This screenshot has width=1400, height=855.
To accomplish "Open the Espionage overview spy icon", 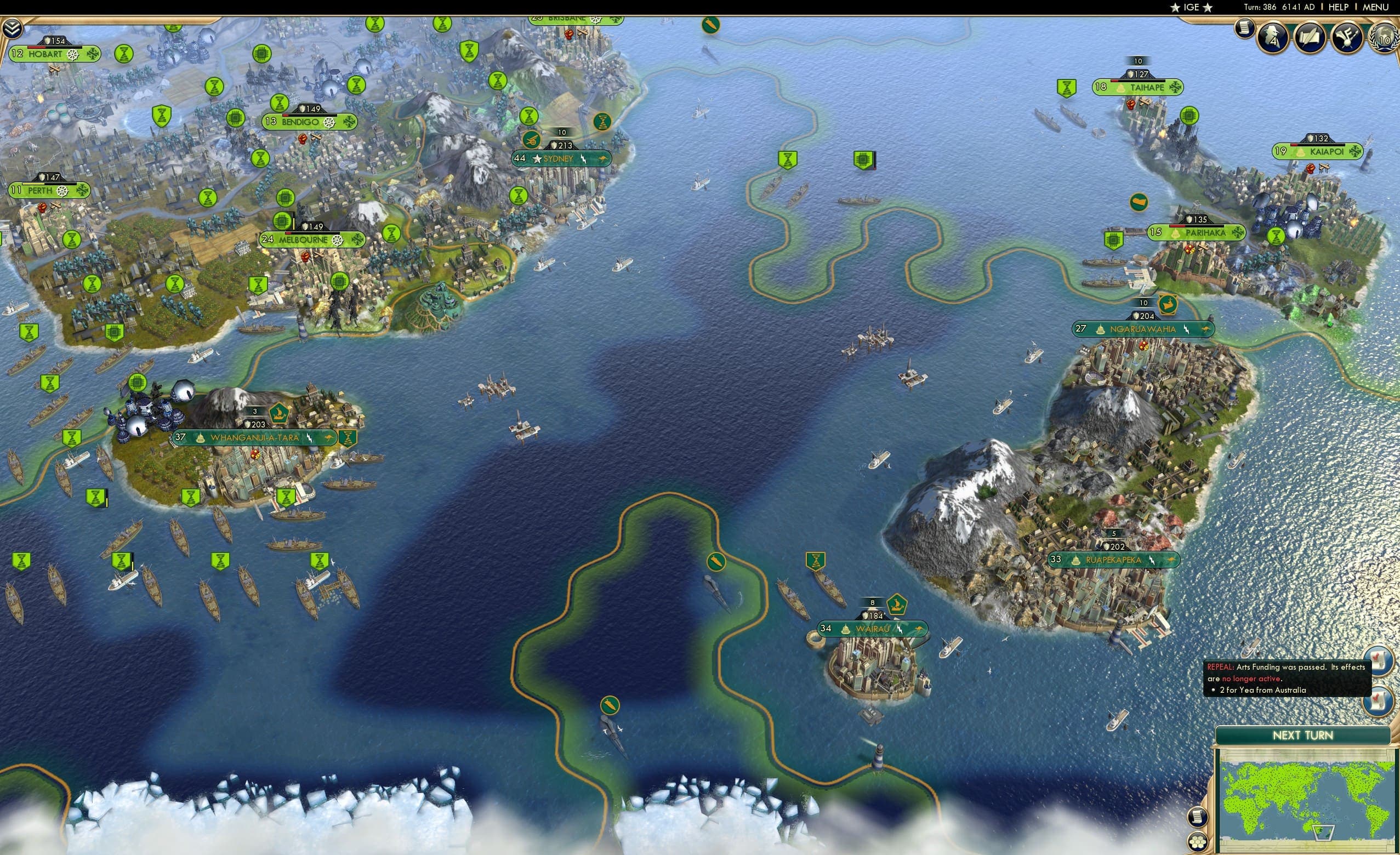I will [x=1273, y=37].
